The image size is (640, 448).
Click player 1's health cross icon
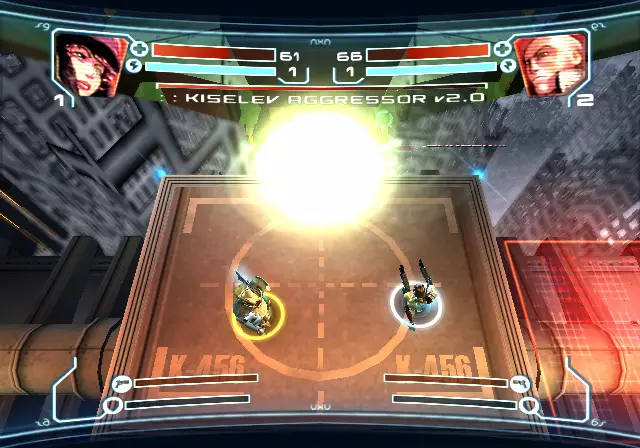click(x=139, y=49)
